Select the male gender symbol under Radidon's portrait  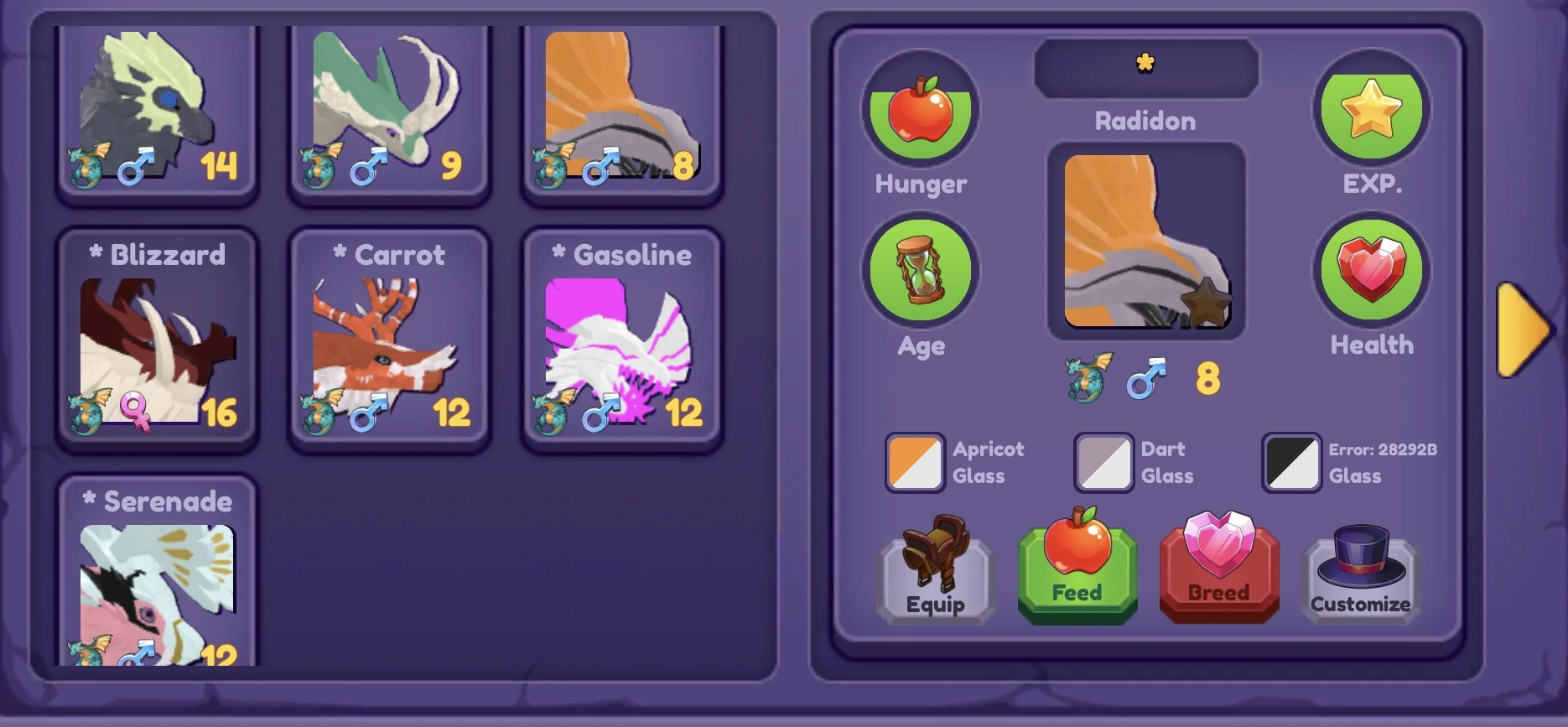(x=1146, y=379)
